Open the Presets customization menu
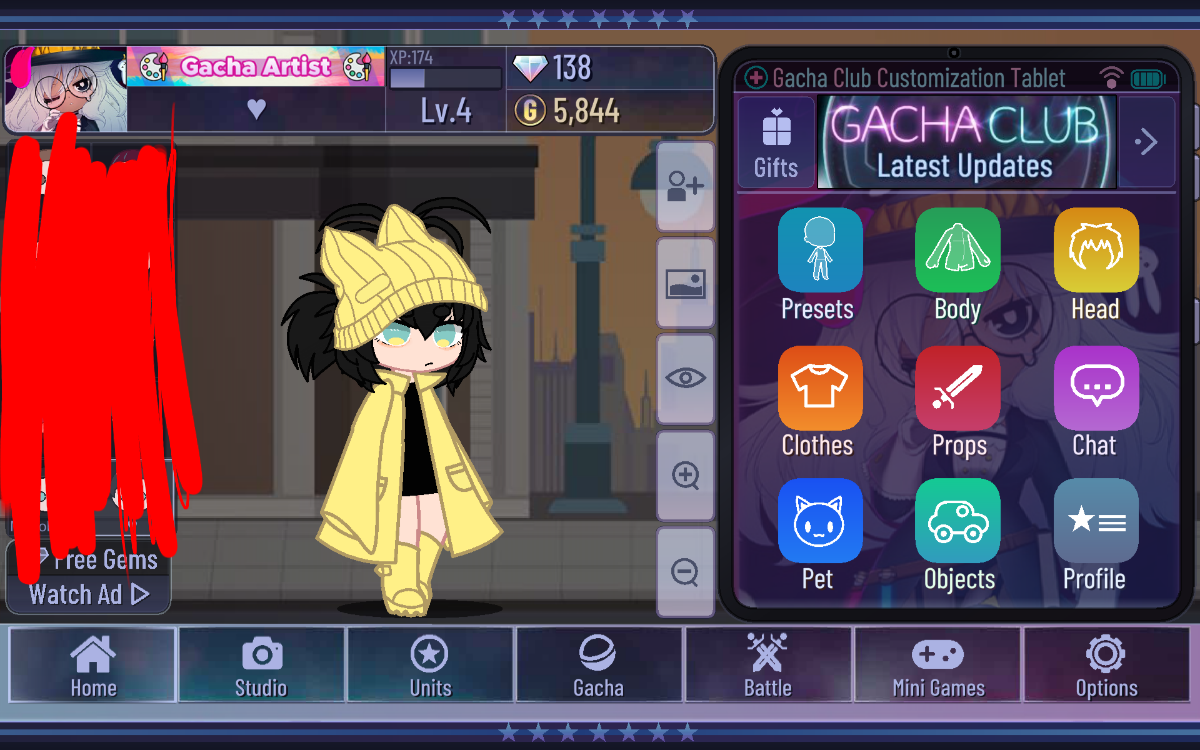The image size is (1200, 750). coord(819,250)
